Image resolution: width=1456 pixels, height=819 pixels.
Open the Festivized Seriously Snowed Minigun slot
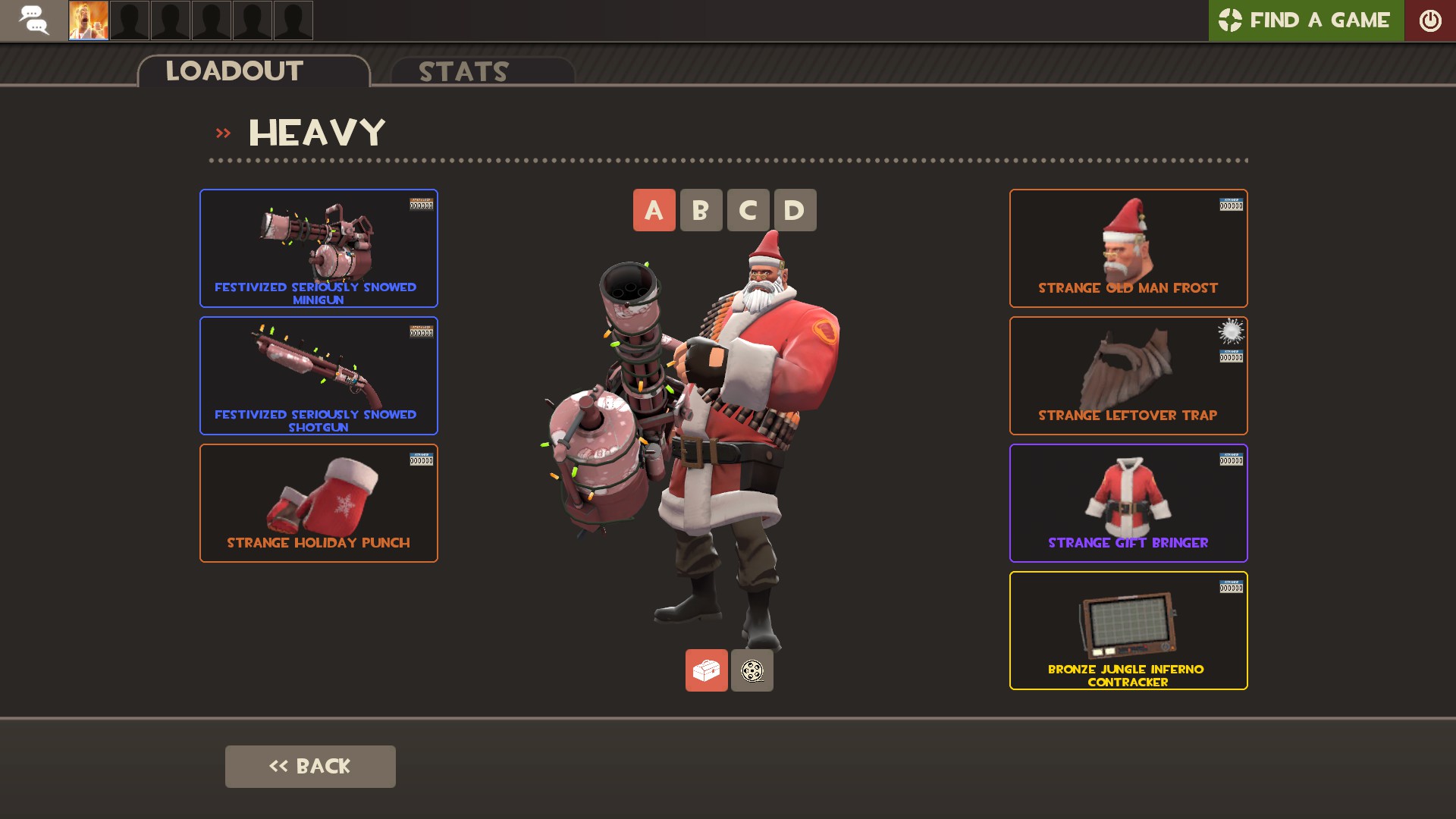pyautogui.click(x=318, y=248)
